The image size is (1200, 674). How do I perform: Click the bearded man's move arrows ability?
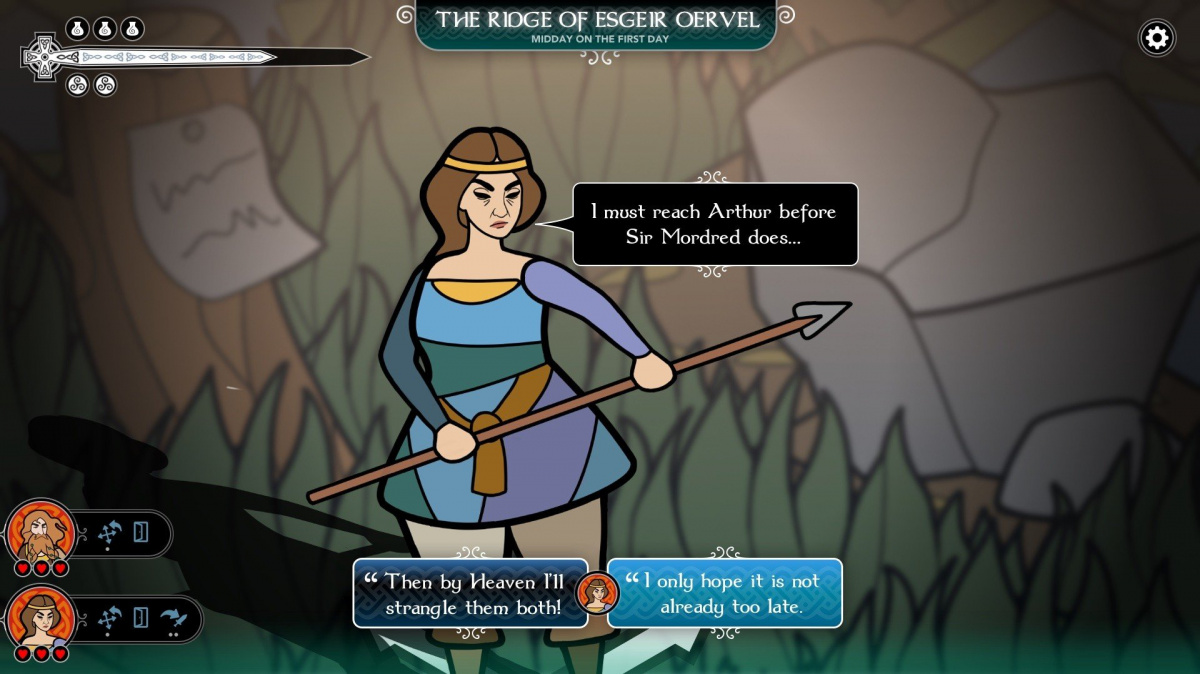point(109,533)
